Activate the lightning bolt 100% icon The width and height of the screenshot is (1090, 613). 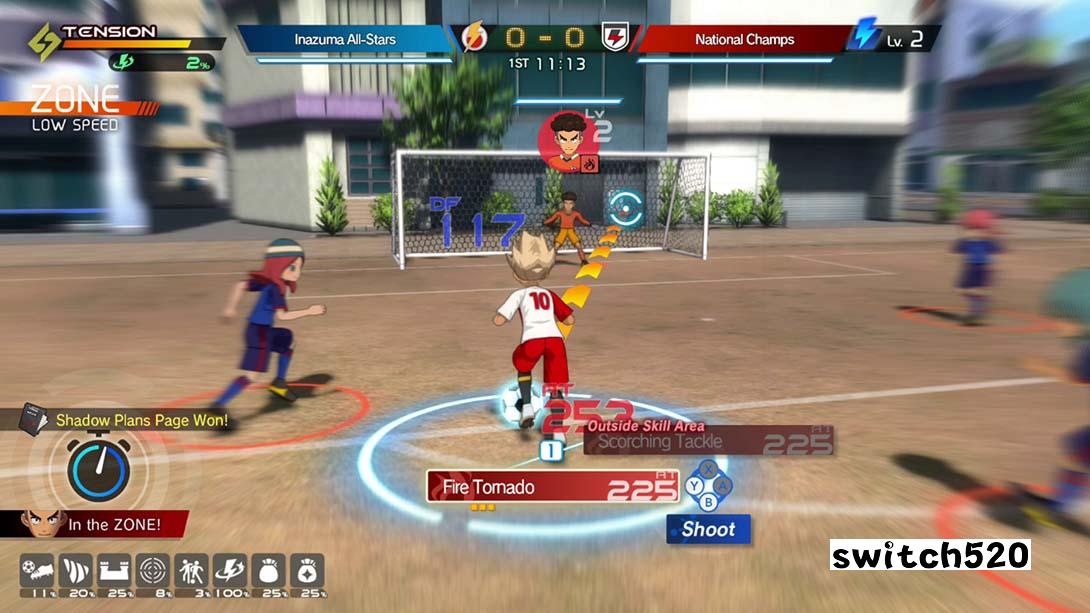coord(231,572)
